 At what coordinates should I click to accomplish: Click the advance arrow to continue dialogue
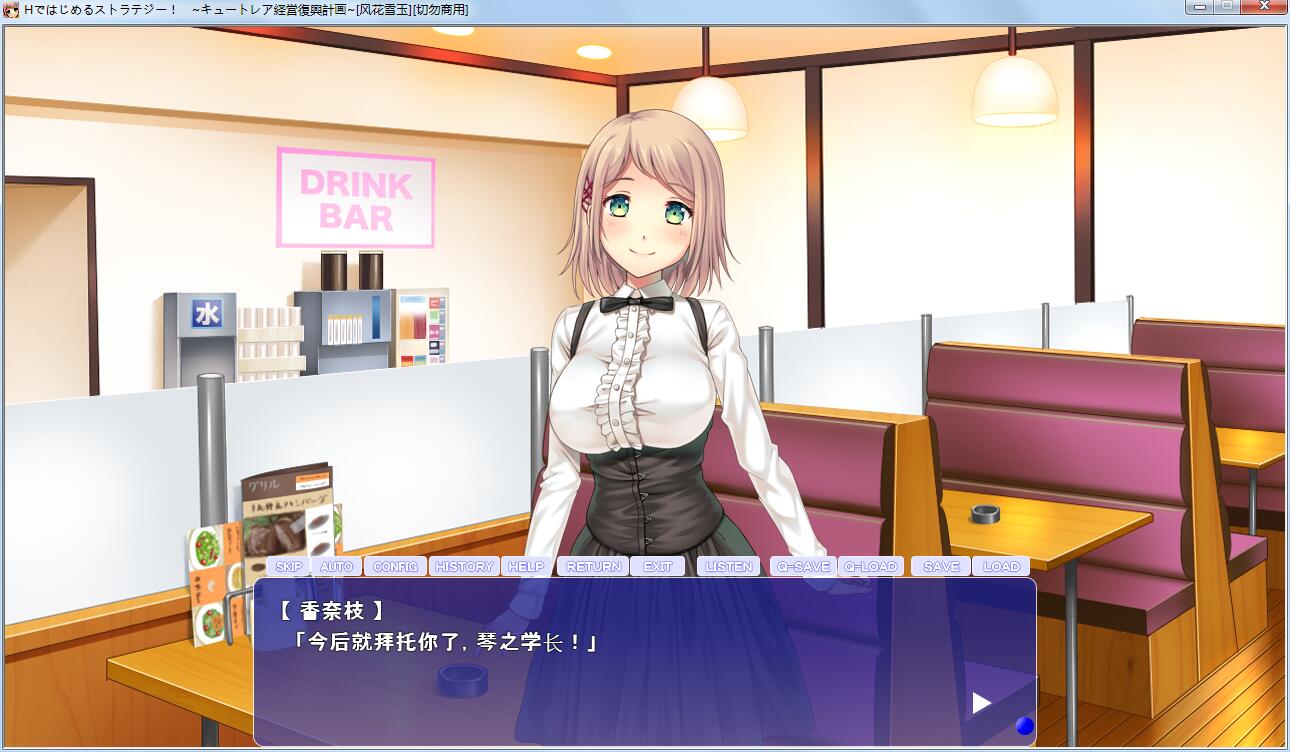pyautogui.click(x=979, y=703)
